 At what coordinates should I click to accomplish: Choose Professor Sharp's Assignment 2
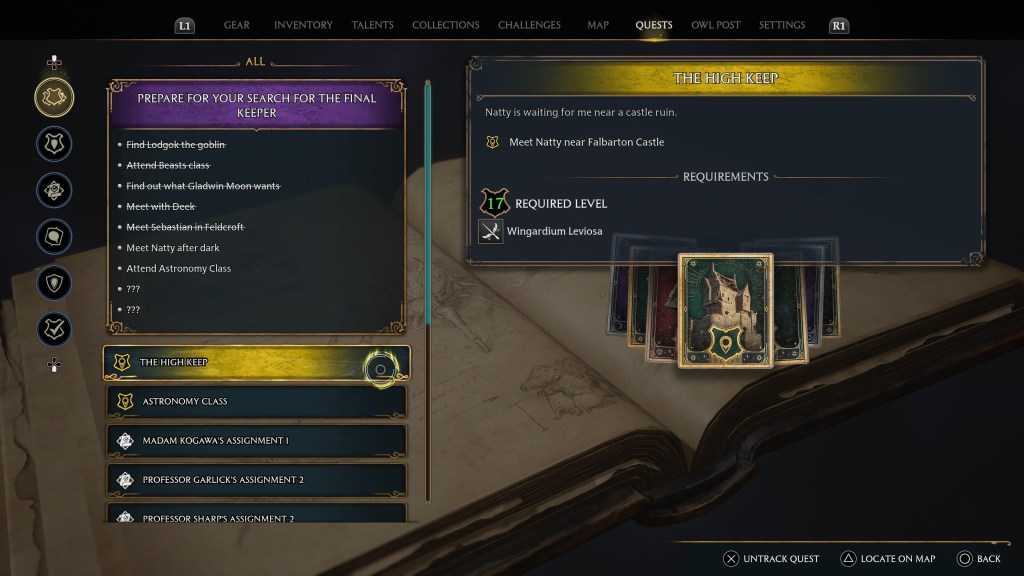256,517
